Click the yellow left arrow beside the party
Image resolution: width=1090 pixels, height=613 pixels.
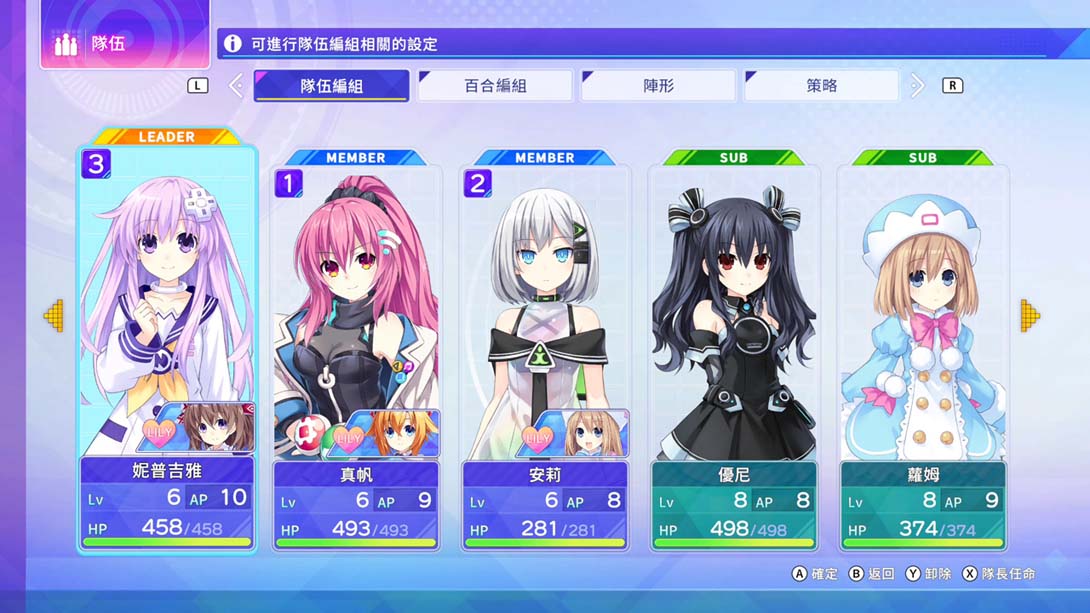coord(53,316)
